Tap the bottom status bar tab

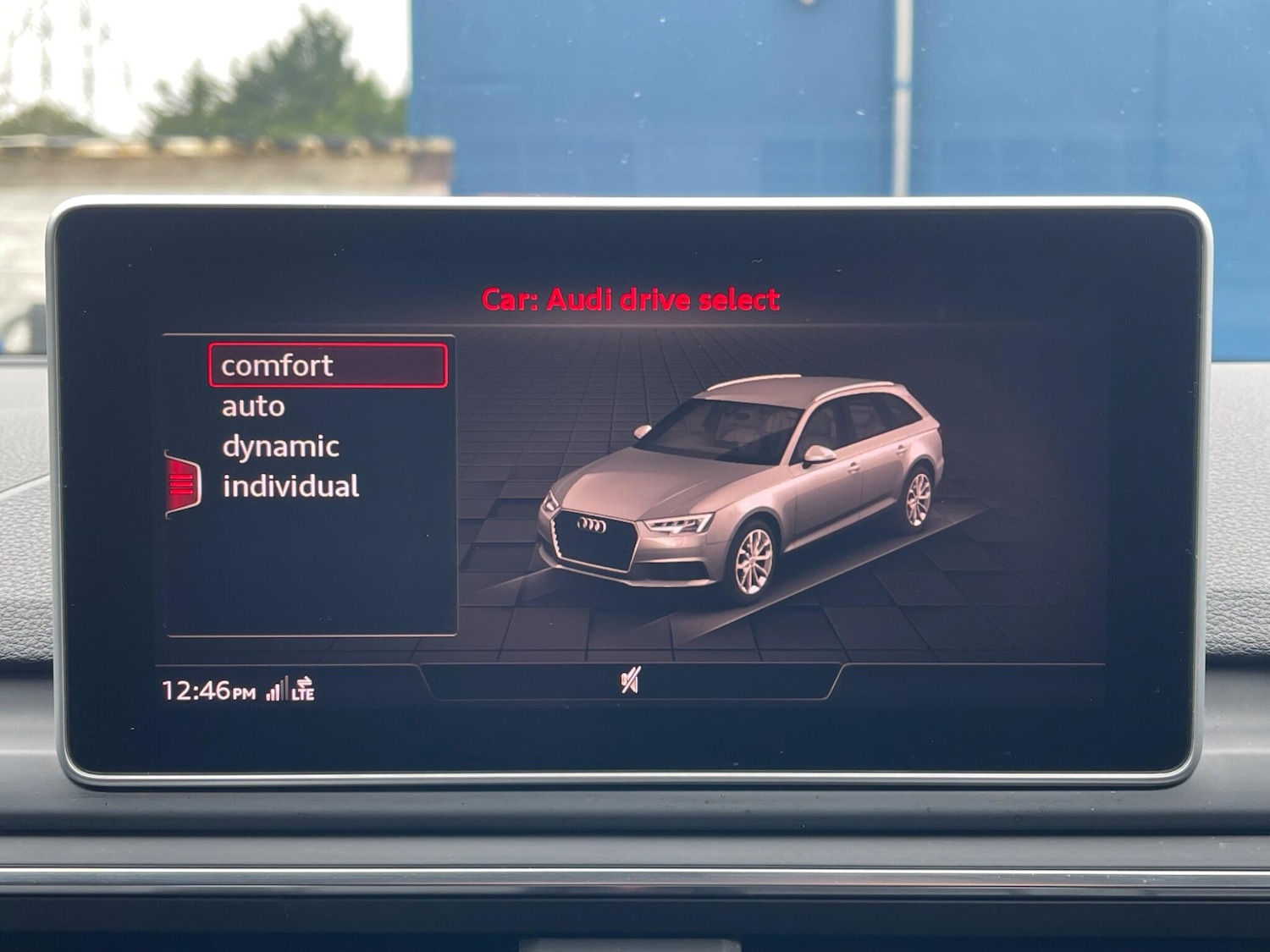(634, 682)
